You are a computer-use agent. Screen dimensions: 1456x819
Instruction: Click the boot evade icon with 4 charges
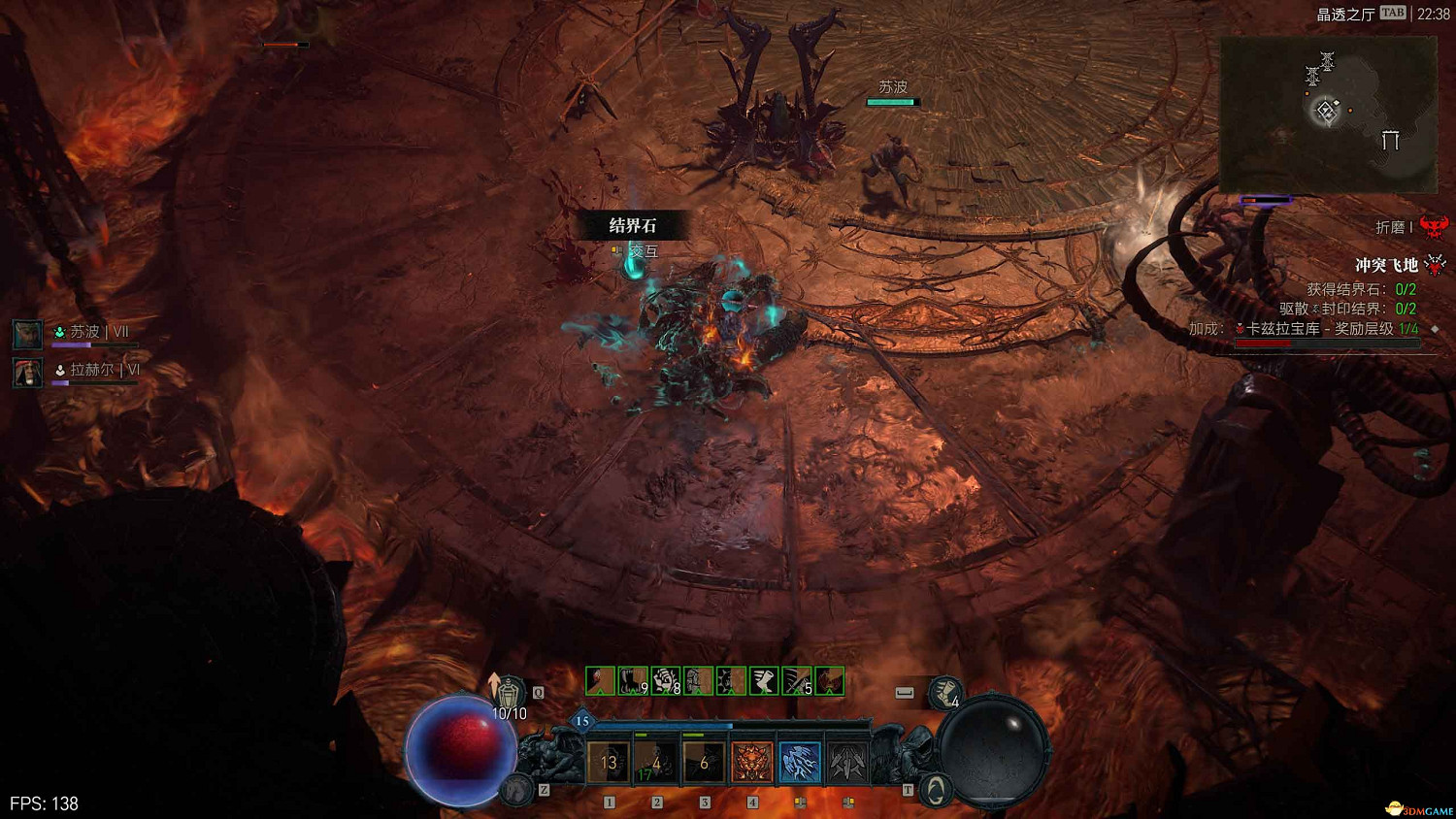944,693
